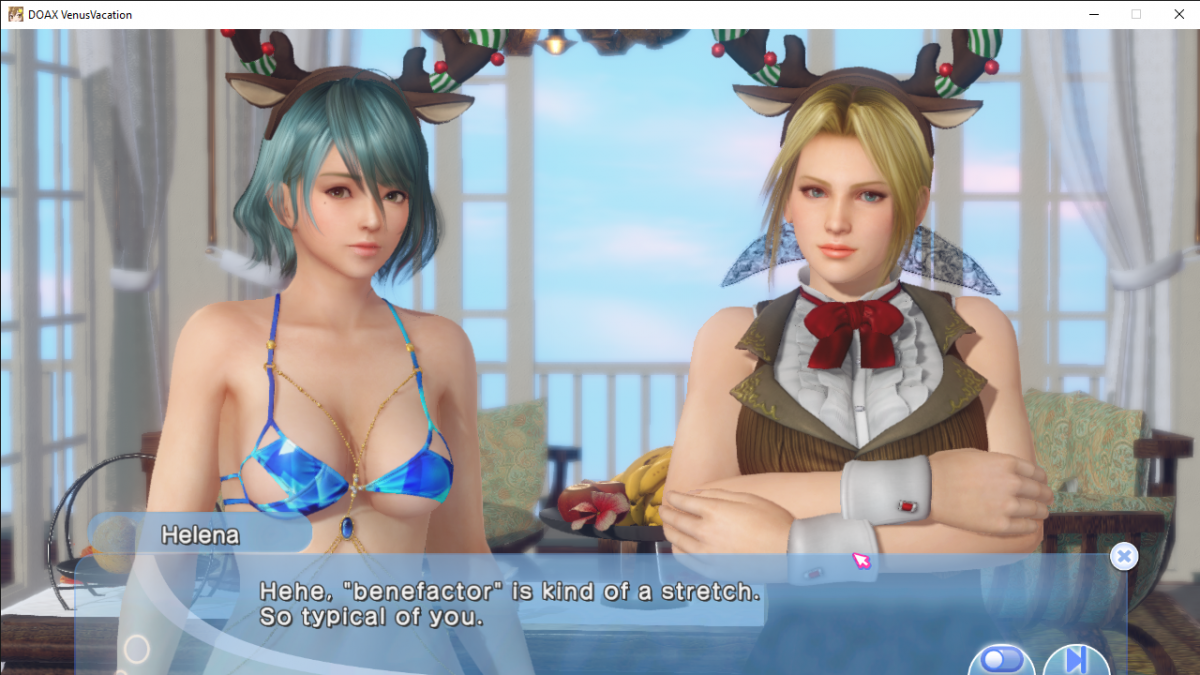Screen dimensions: 1200x675
Task: Advance Helena's dialogue text box
Action: tap(600, 605)
